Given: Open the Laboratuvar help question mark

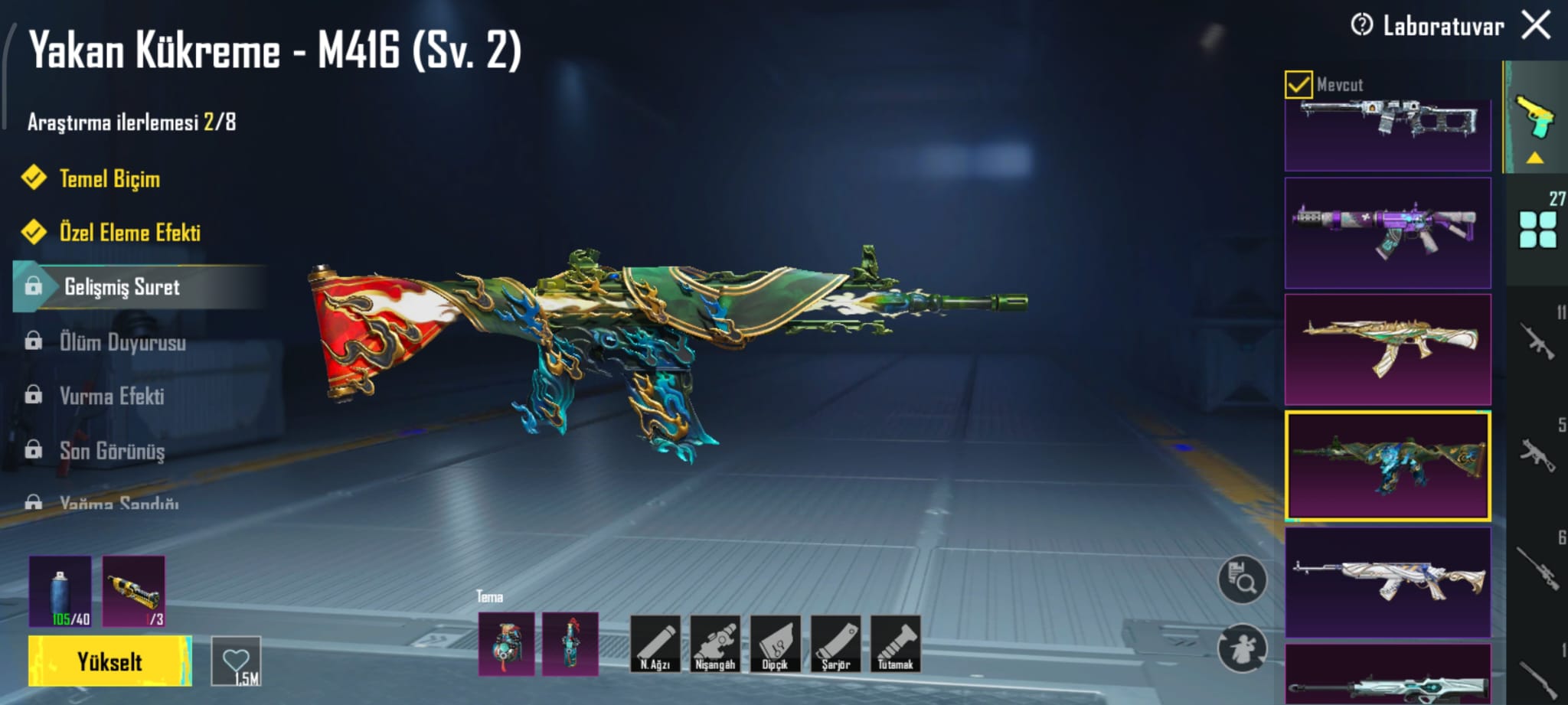Looking at the screenshot, I should (1361, 25).
